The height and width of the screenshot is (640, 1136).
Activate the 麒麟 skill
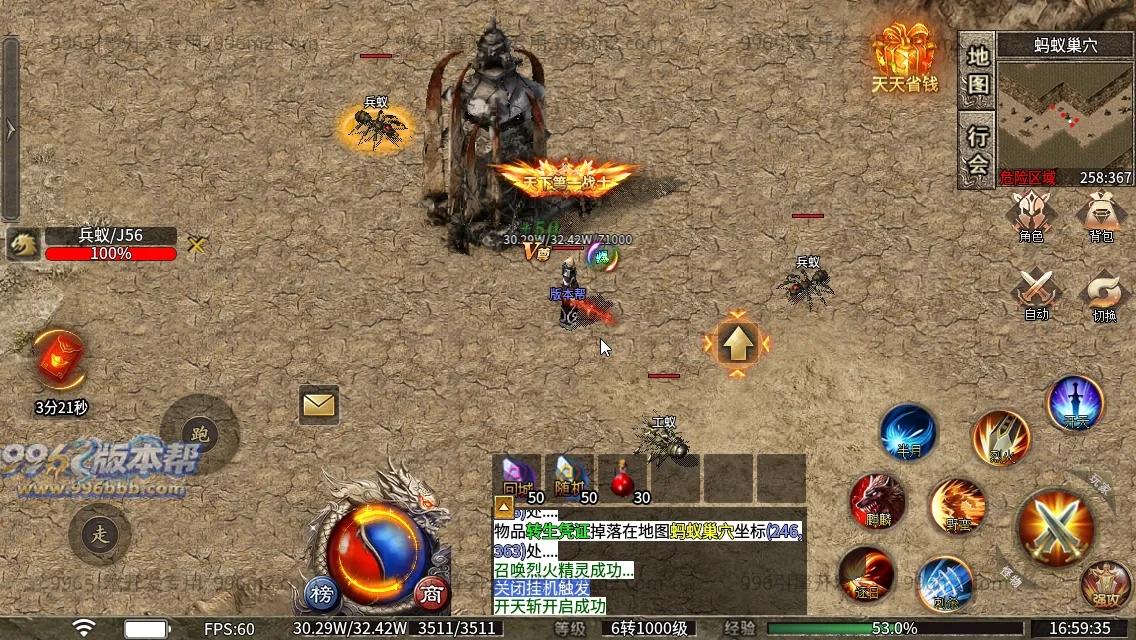pyautogui.click(x=877, y=501)
